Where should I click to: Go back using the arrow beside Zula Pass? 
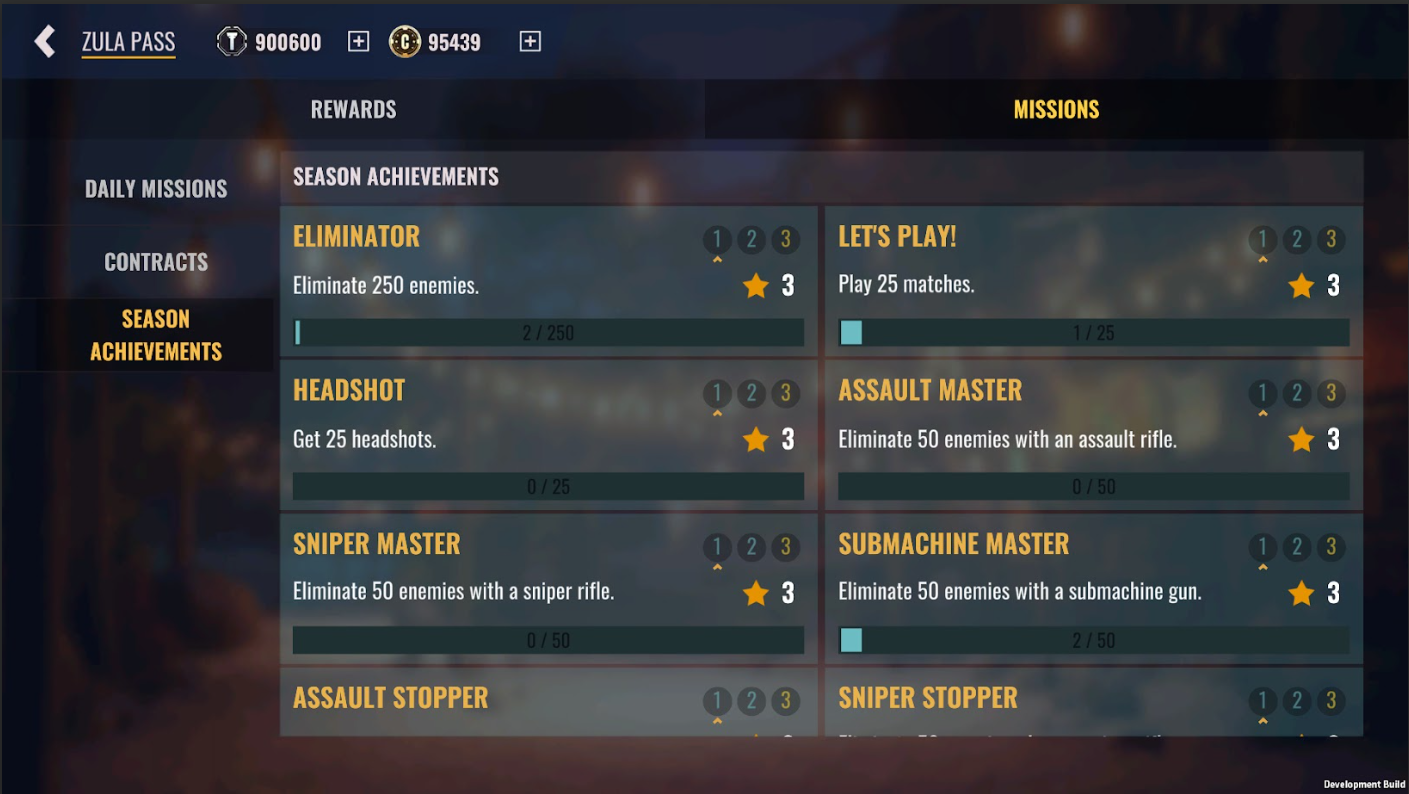click(x=45, y=41)
